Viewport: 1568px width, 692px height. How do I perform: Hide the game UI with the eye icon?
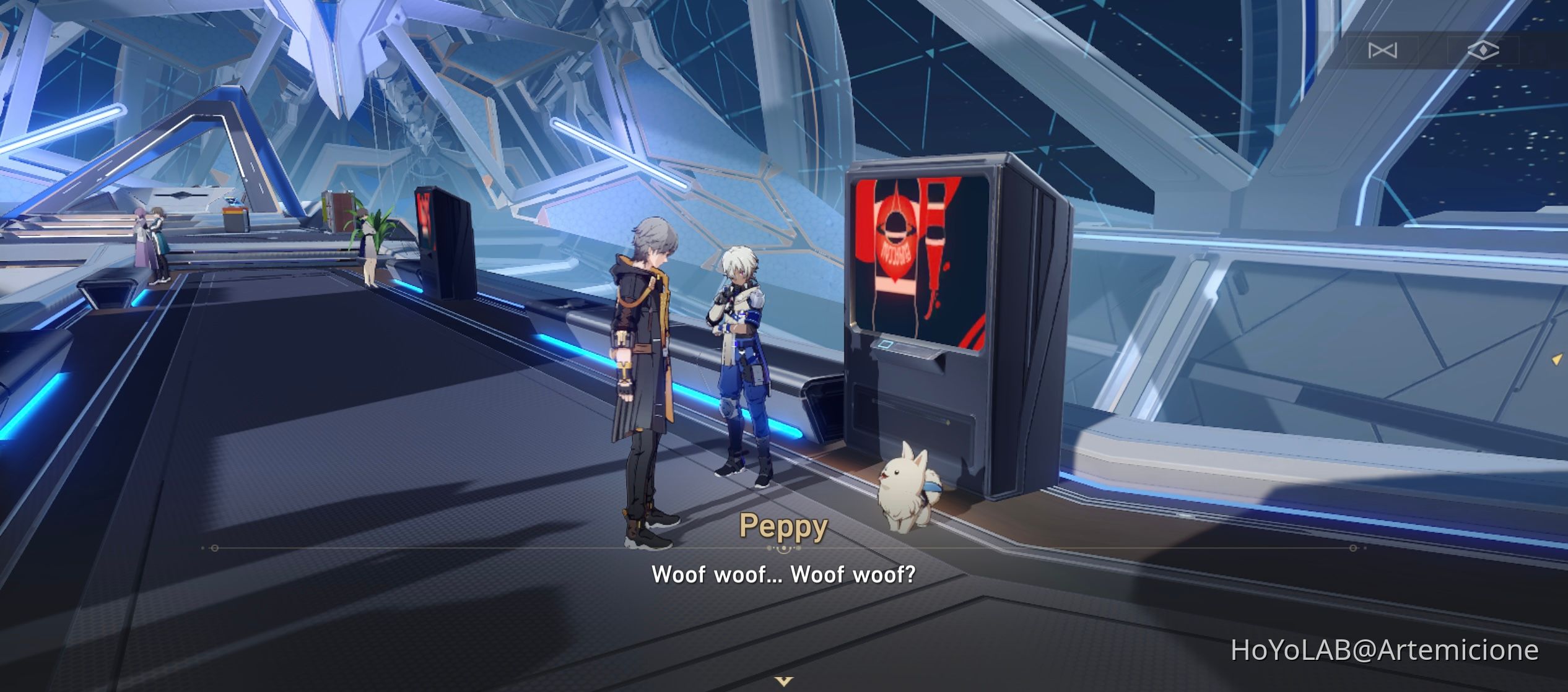click(x=1480, y=51)
